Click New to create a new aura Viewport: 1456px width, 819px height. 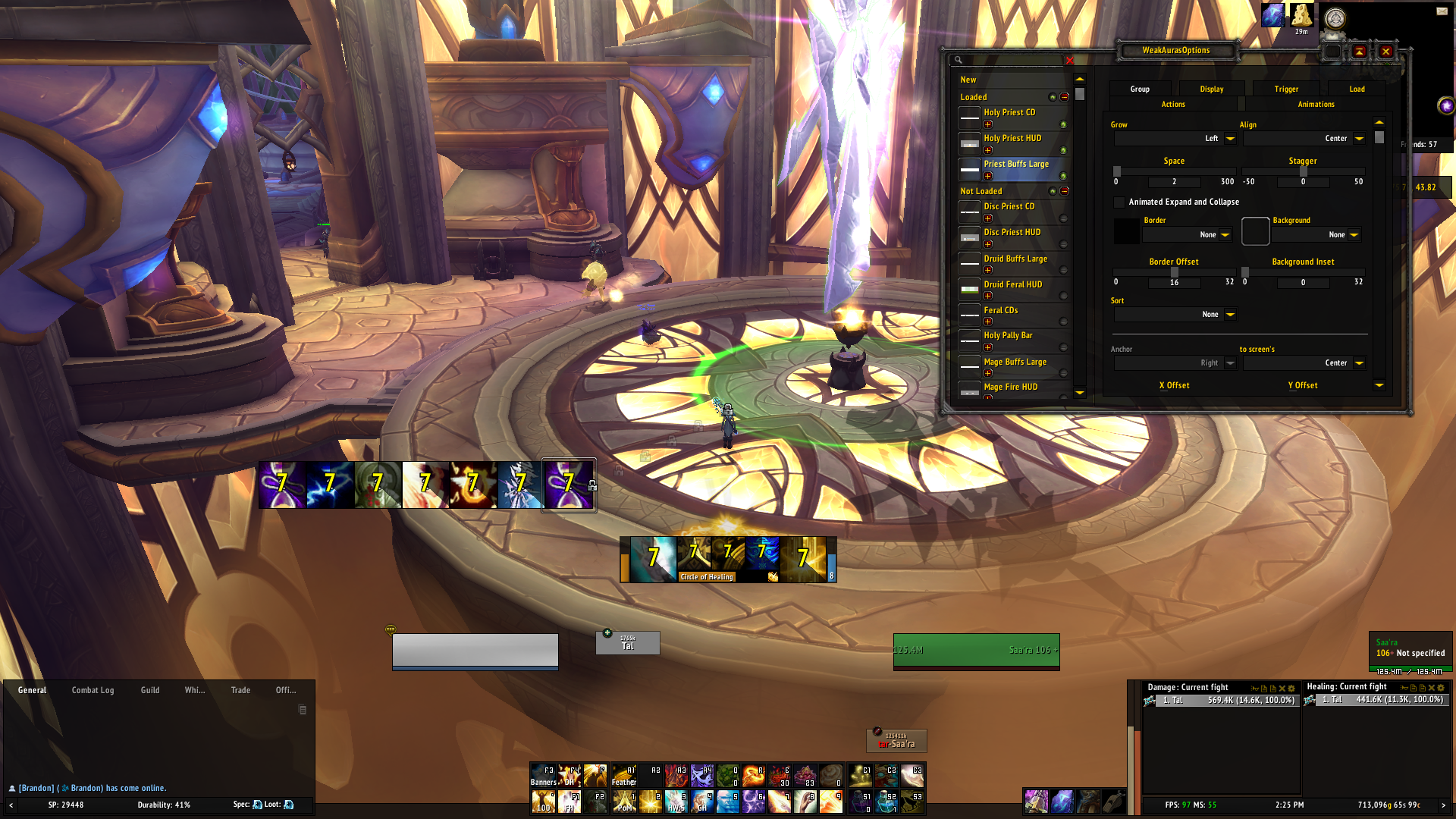coord(968,79)
